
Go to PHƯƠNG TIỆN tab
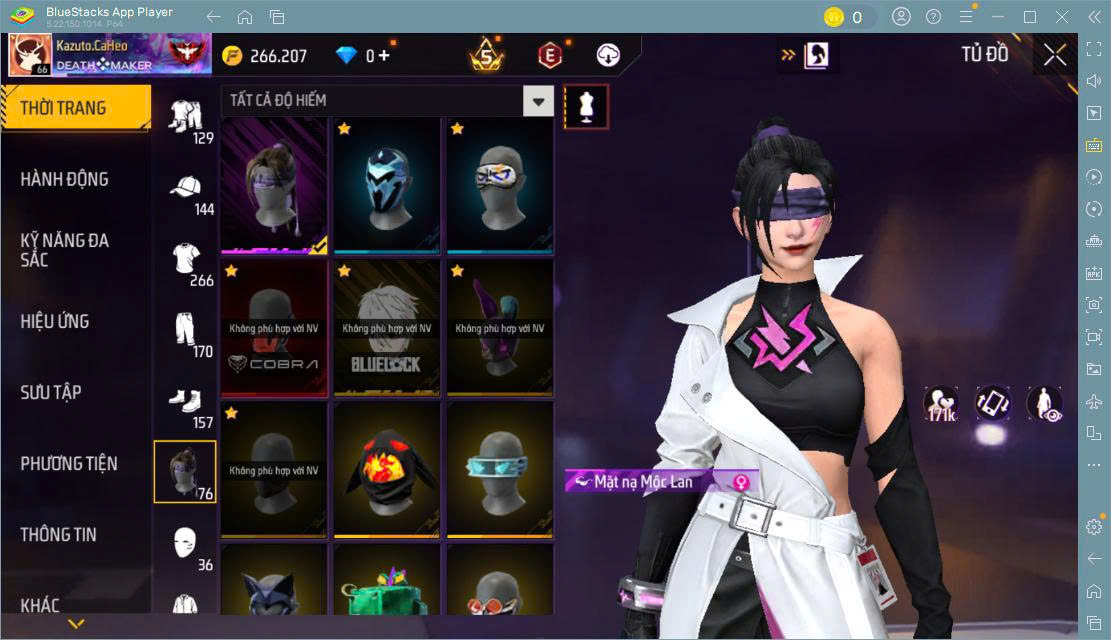(69, 463)
